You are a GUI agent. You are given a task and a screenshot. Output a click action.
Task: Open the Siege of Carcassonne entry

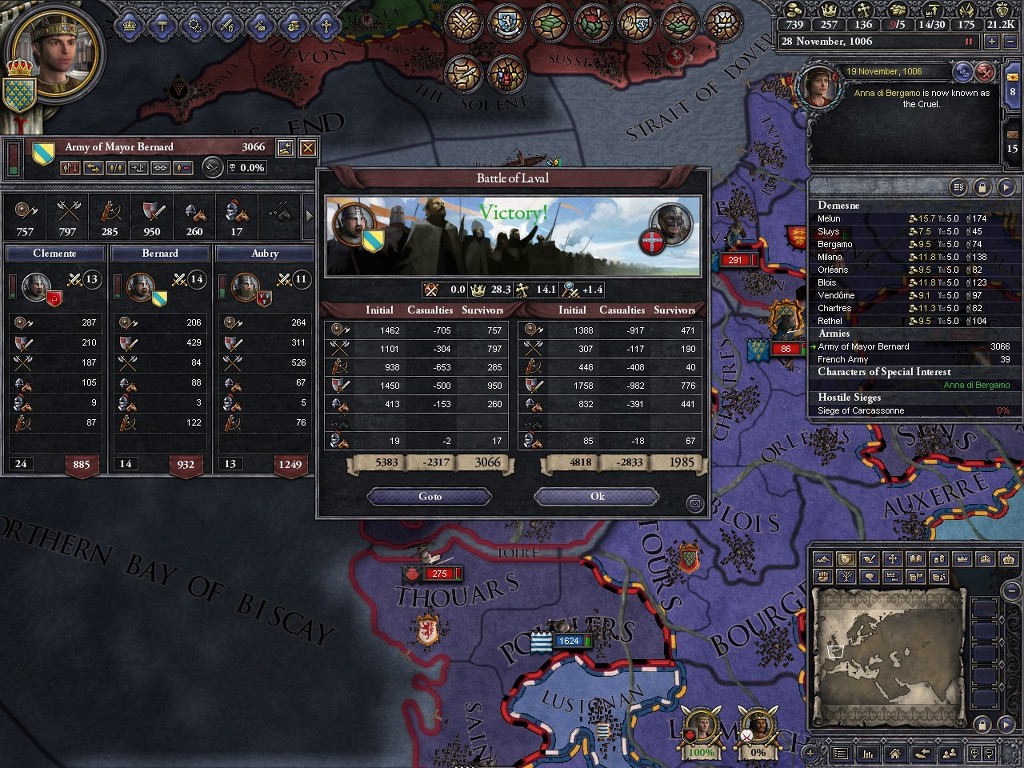click(x=863, y=411)
